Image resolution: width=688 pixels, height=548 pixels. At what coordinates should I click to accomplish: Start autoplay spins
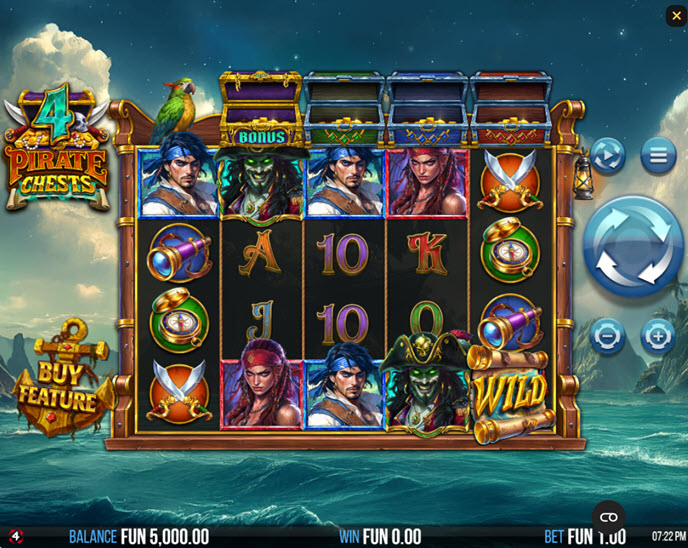pos(607,156)
